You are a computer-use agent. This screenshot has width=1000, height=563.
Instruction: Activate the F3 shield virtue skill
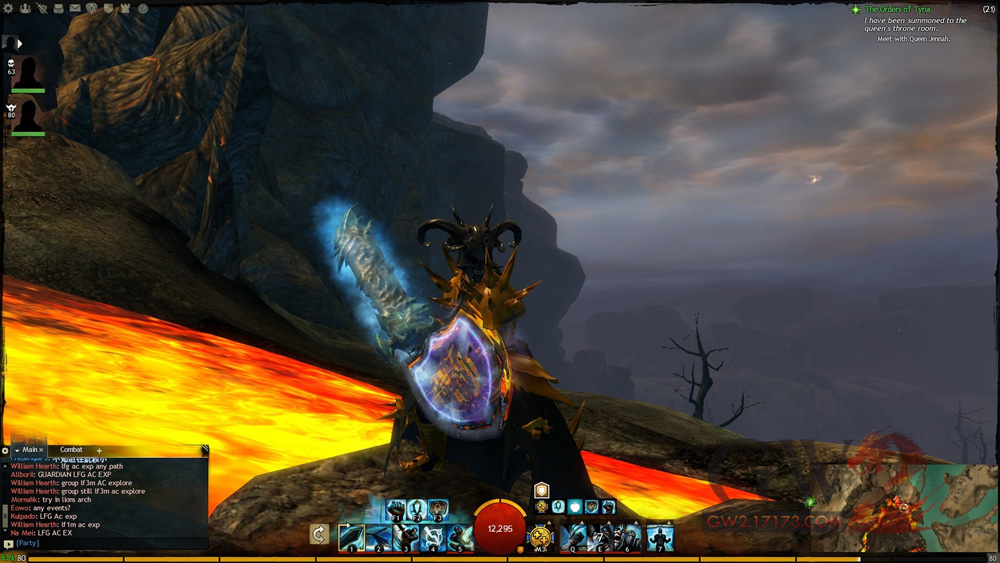pyautogui.click(x=438, y=510)
